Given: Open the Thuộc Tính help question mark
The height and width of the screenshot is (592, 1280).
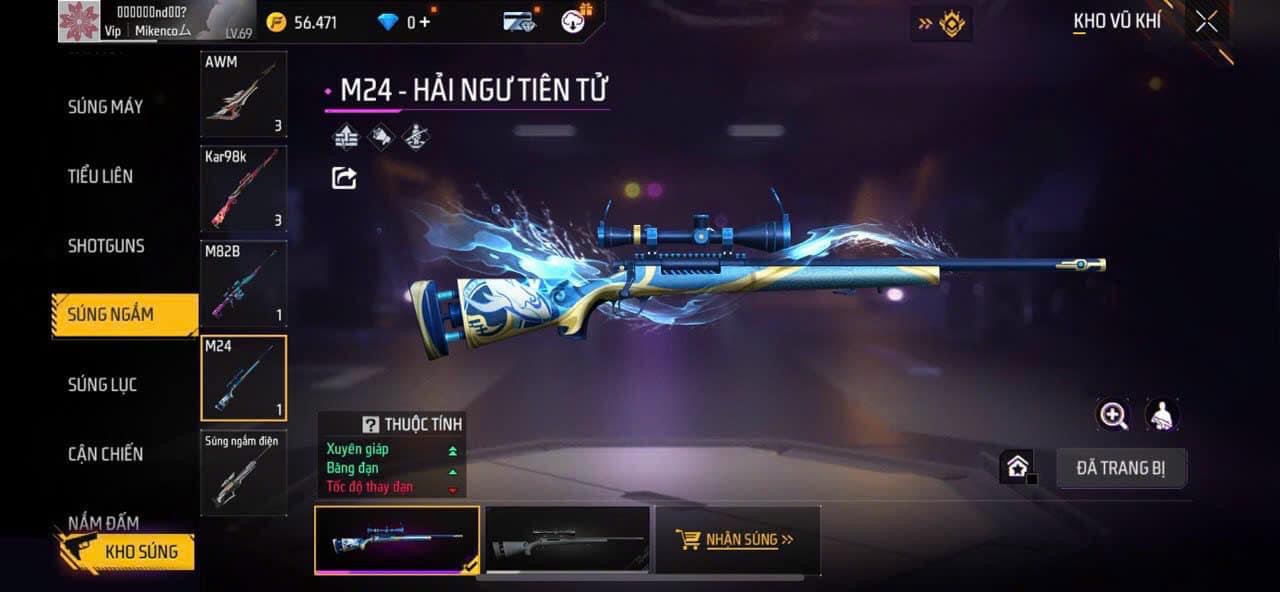Looking at the screenshot, I should pos(371,425).
